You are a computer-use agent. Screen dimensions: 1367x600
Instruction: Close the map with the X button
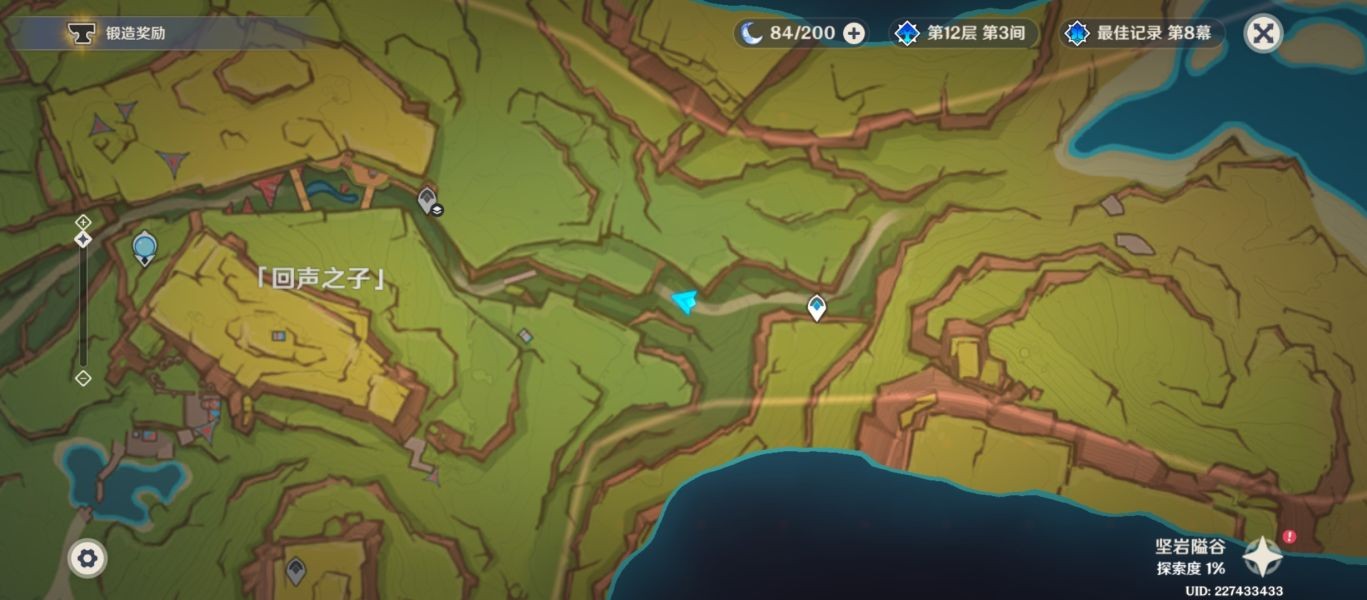tap(1263, 33)
